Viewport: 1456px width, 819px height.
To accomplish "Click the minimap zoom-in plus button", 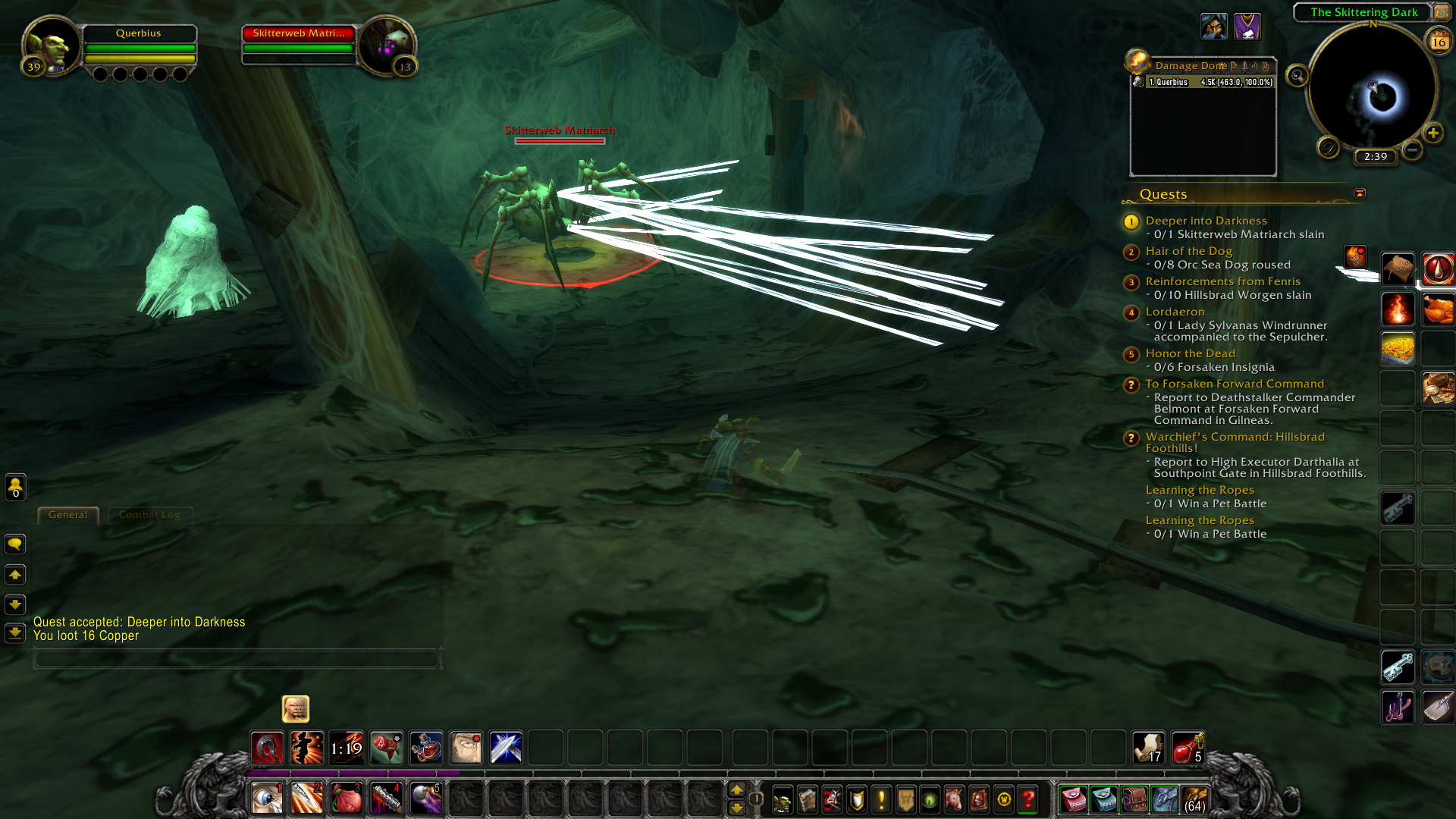I will (x=1432, y=133).
